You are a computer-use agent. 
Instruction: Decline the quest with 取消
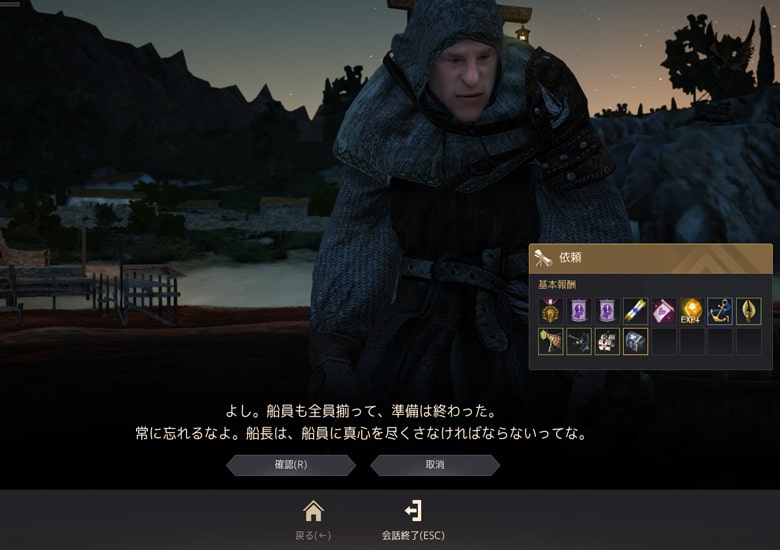click(435, 465)
